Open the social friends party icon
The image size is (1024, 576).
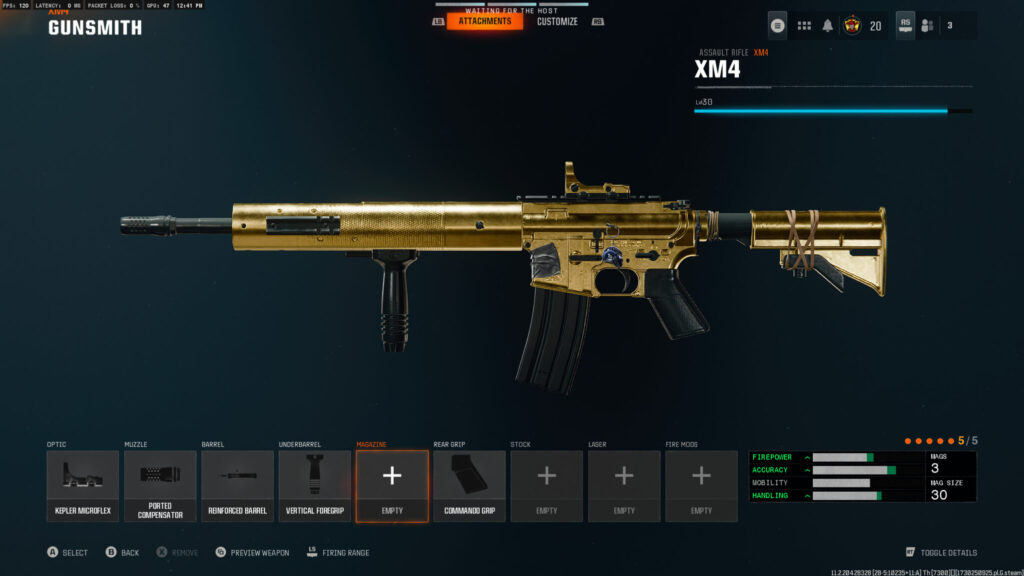click(x=928, y=26)
